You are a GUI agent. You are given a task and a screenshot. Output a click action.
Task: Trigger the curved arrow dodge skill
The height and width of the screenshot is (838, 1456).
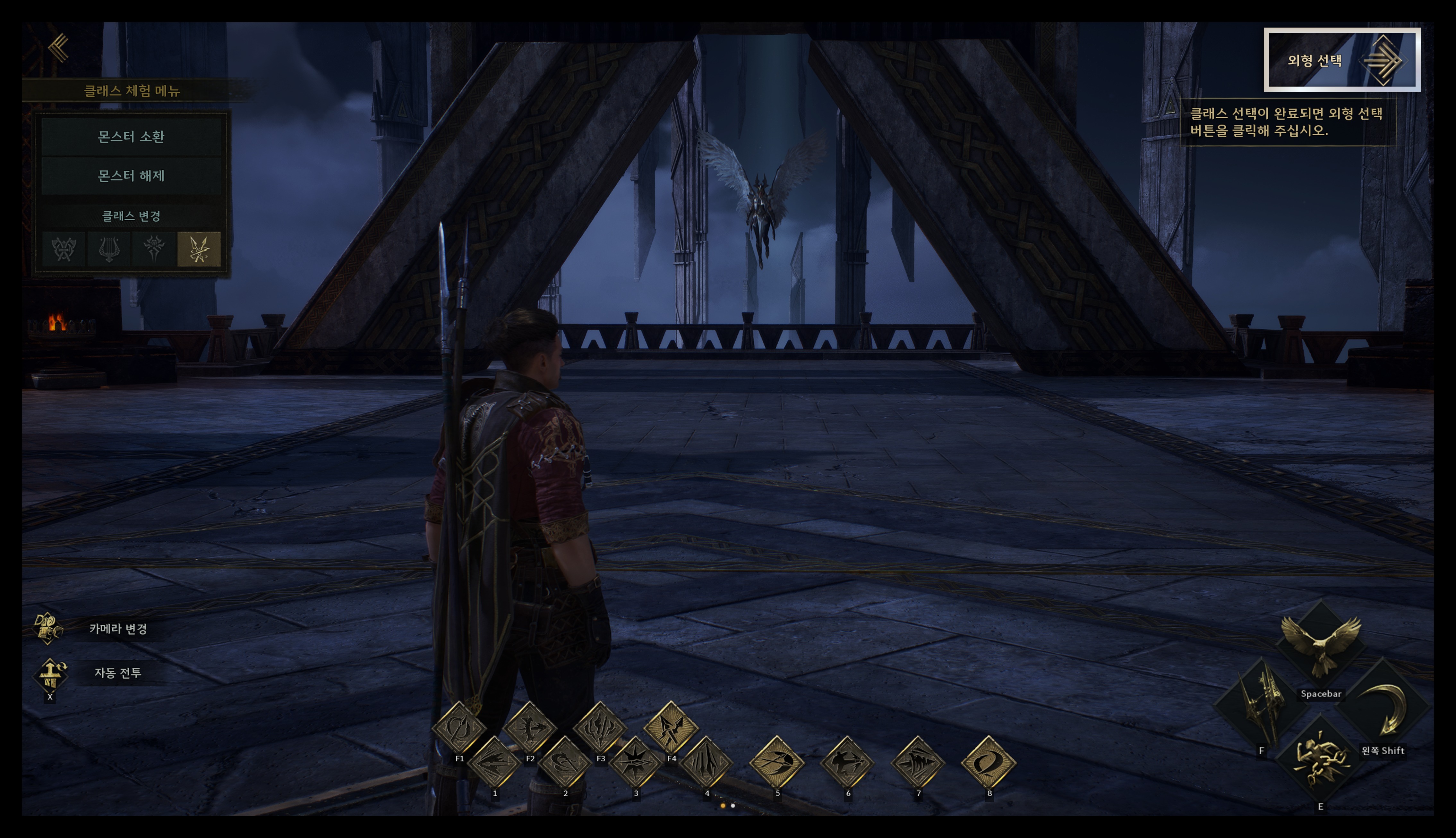(1383, 708)
